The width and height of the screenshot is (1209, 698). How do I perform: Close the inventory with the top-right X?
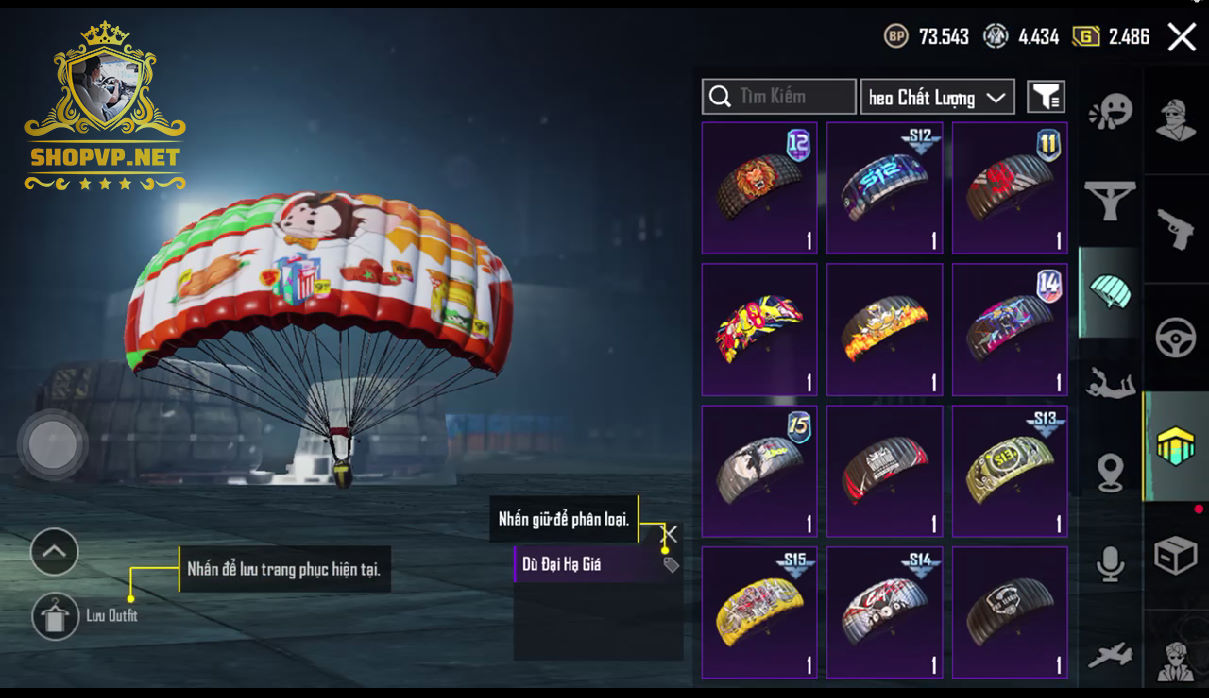tap(1181, 38)
